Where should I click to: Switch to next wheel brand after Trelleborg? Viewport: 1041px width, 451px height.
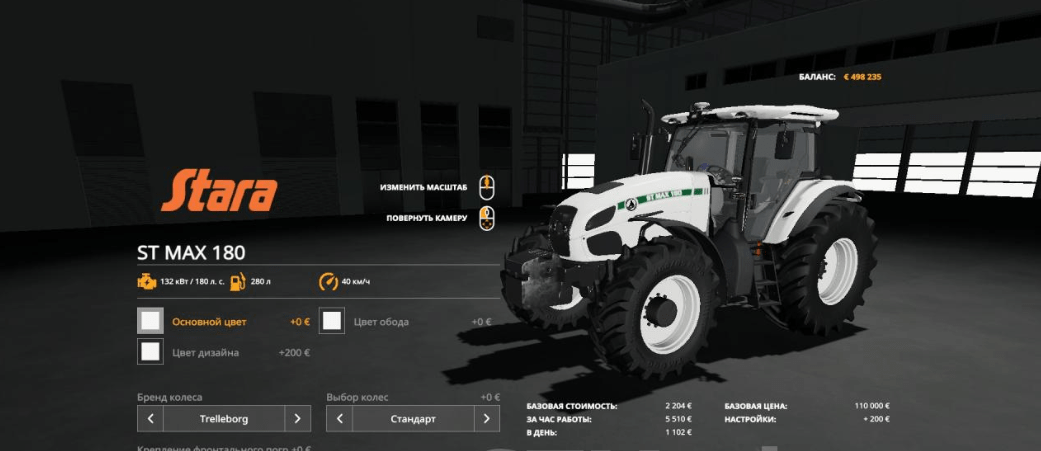(297, 419)
